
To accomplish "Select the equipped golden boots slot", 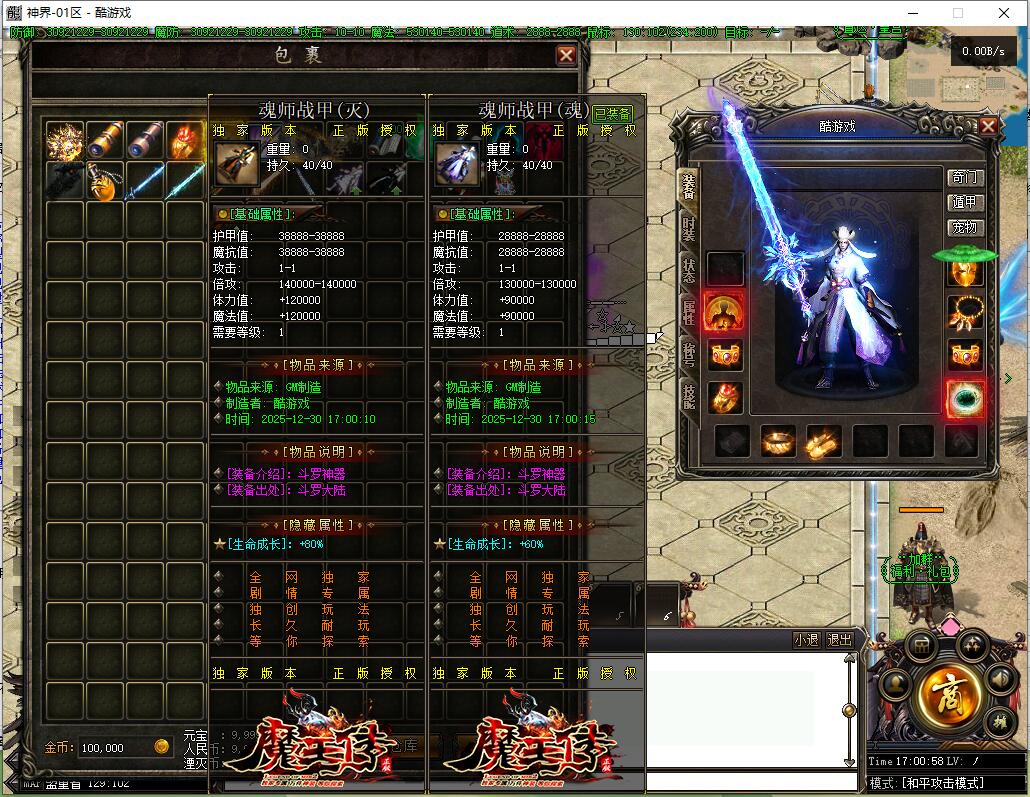I will tap(823, 440).
